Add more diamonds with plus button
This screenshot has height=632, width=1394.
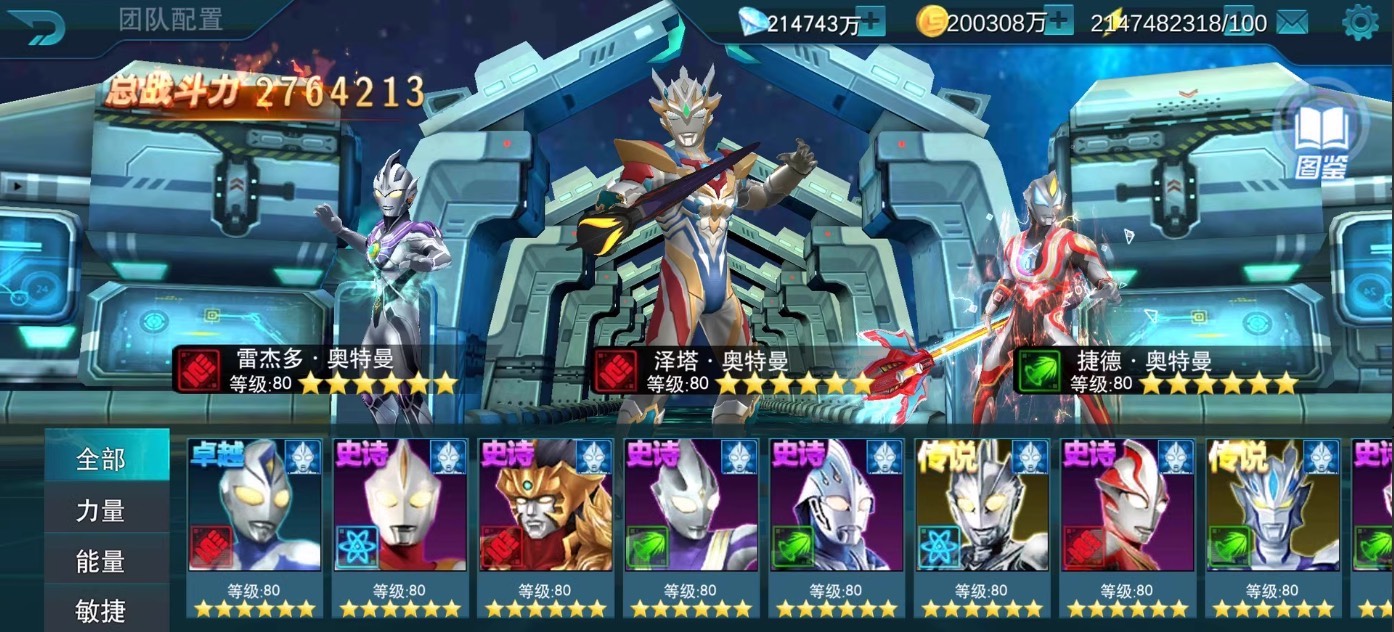point(871,21)
